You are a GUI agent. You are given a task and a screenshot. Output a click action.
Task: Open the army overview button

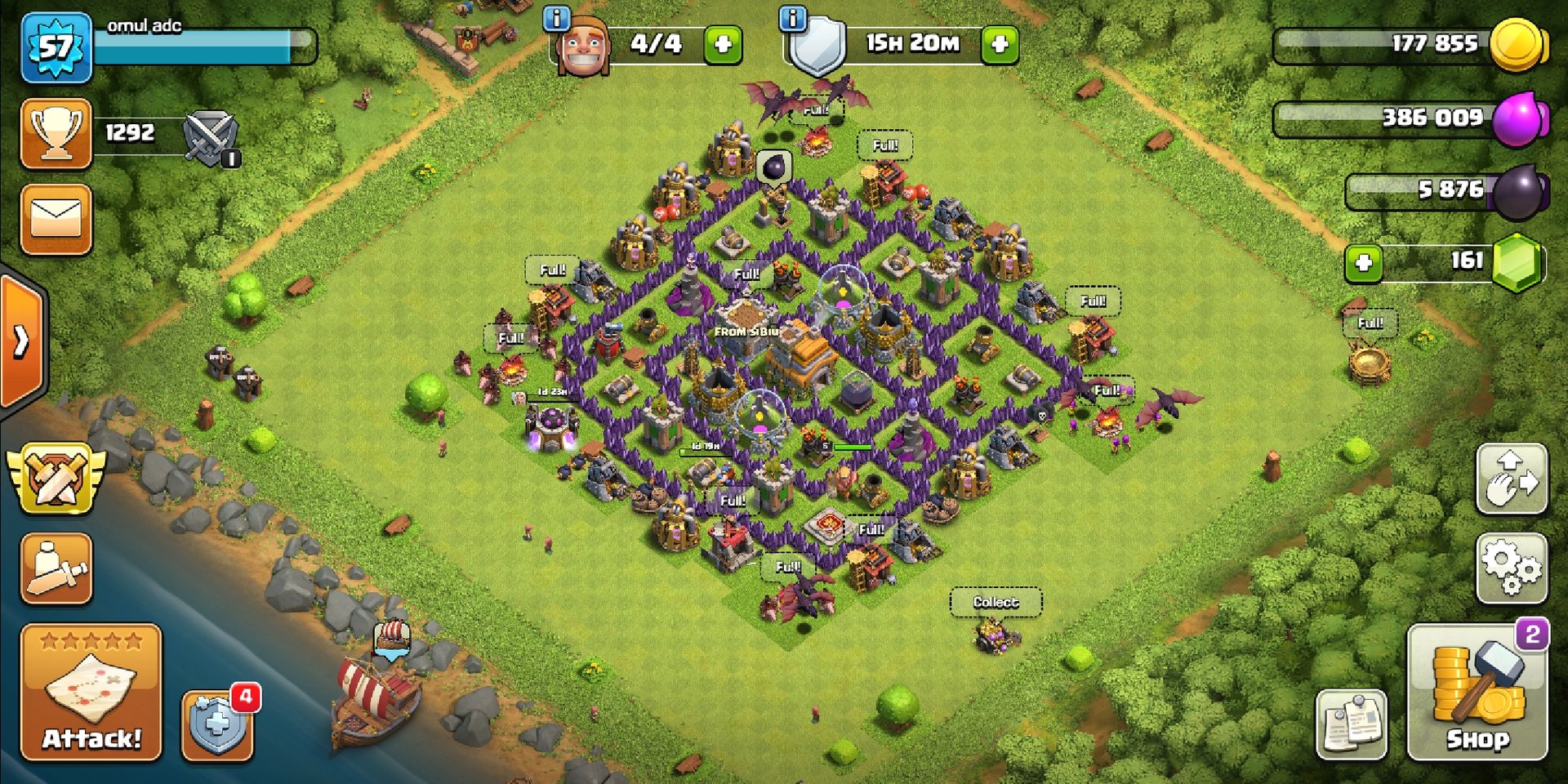pyautogui.click(x=56, y=568)
